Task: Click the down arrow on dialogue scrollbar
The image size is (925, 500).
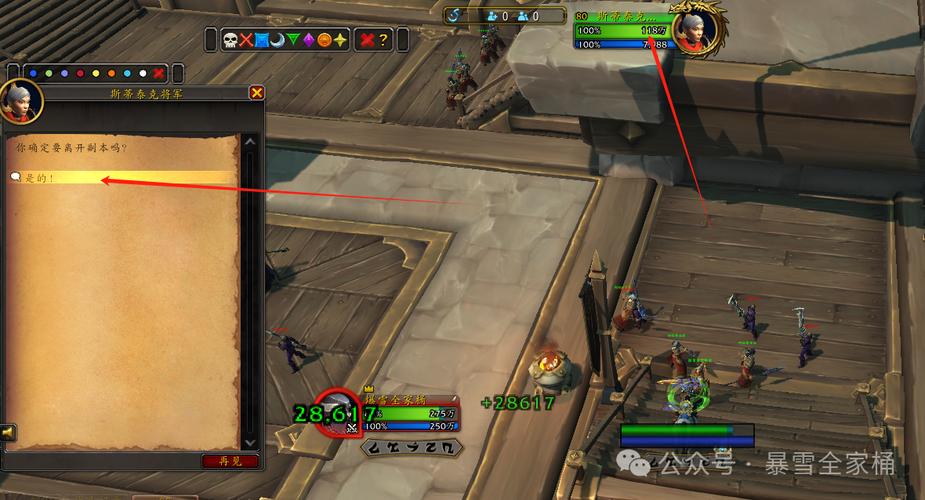Action: click(x=249, y=440)
